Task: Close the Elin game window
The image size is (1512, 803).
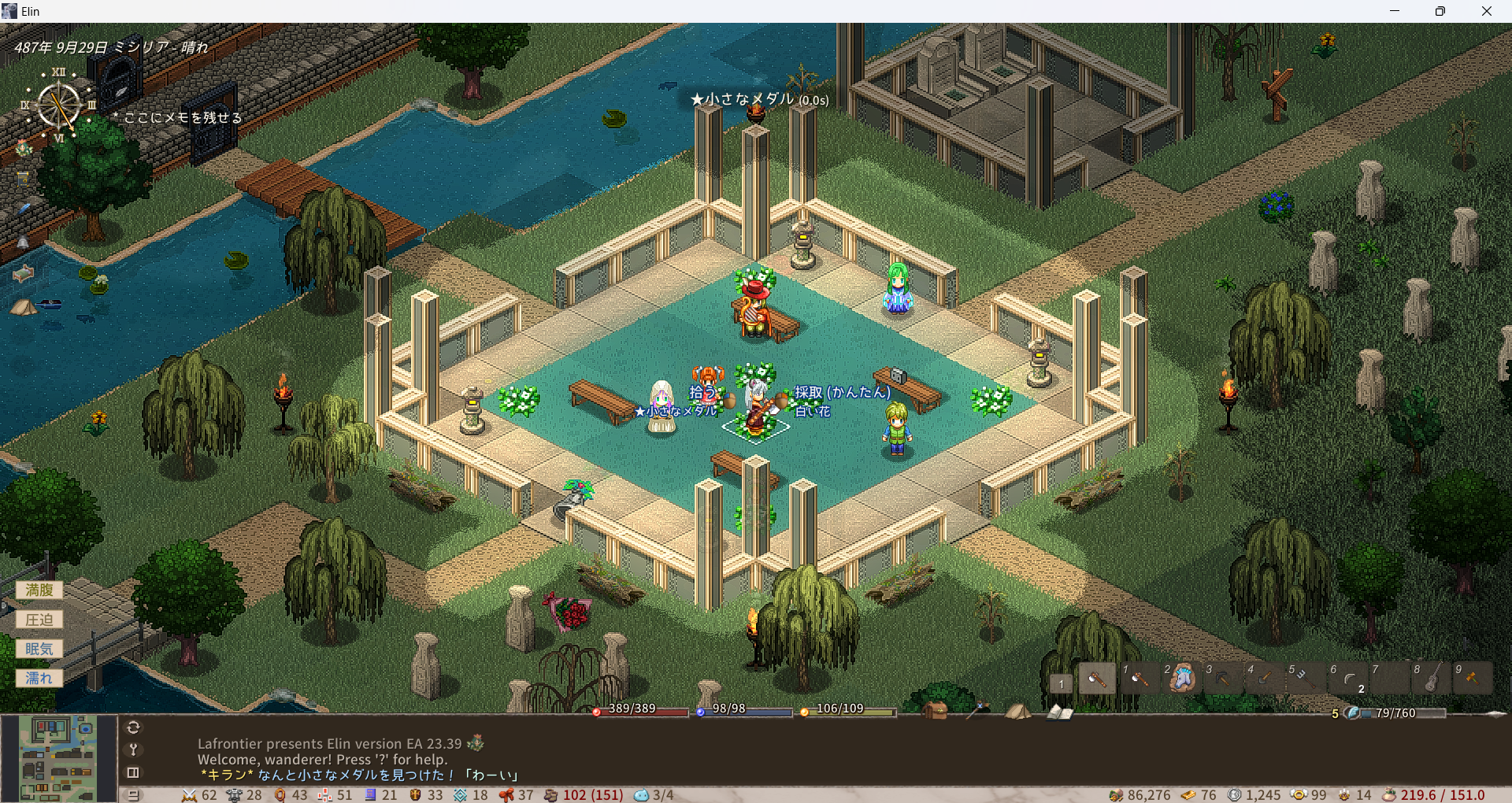Action: tap(1486, 11)
